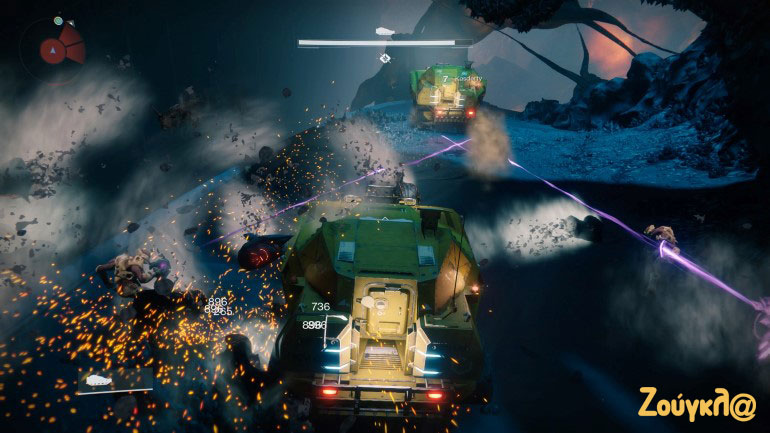Click the tank icon above the boss bar
Image resolution: width=770 pixels, height=433 pixels.
(x=384, y=32)
